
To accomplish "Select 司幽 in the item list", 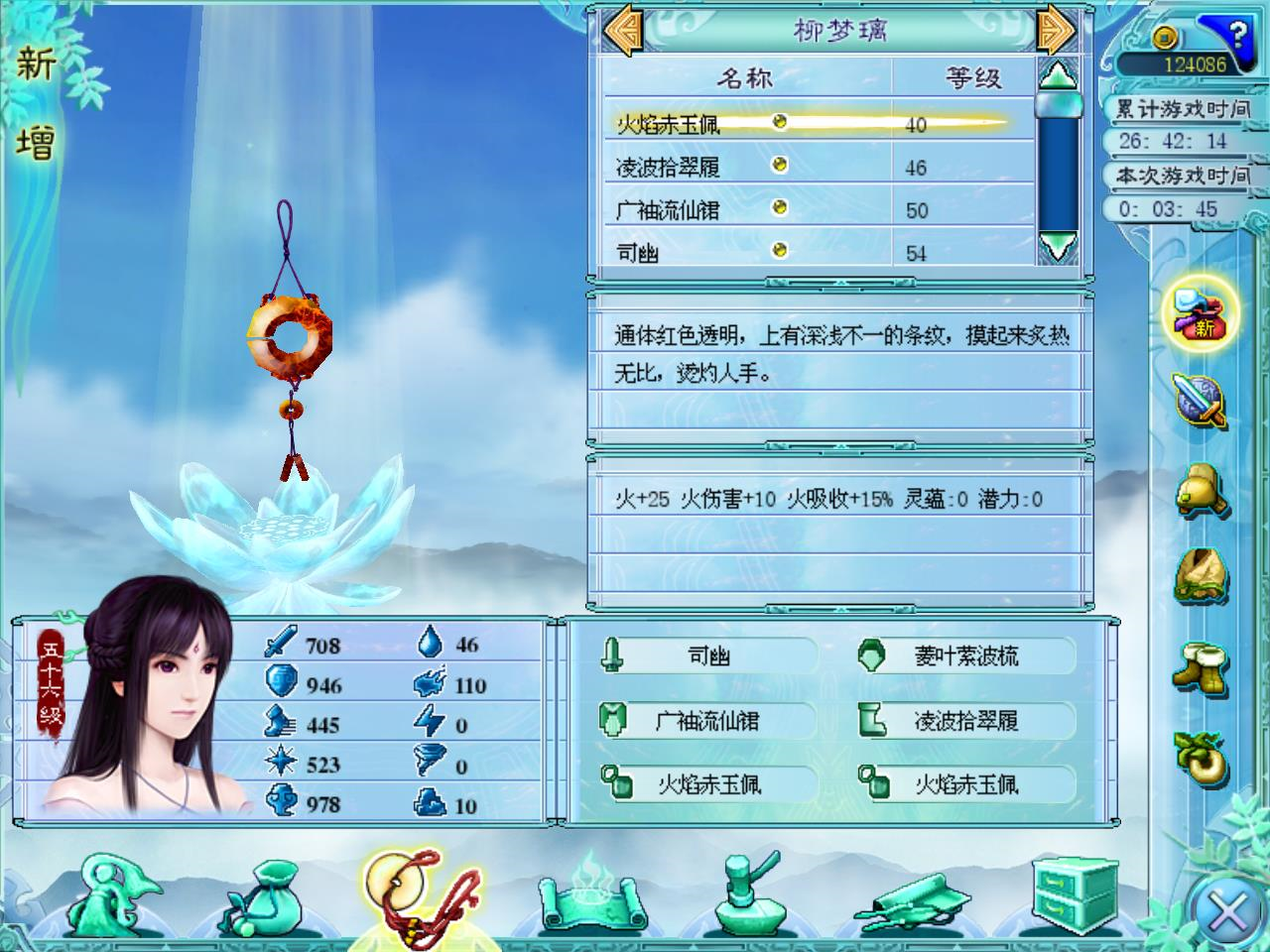I will [x=639, y=253].
